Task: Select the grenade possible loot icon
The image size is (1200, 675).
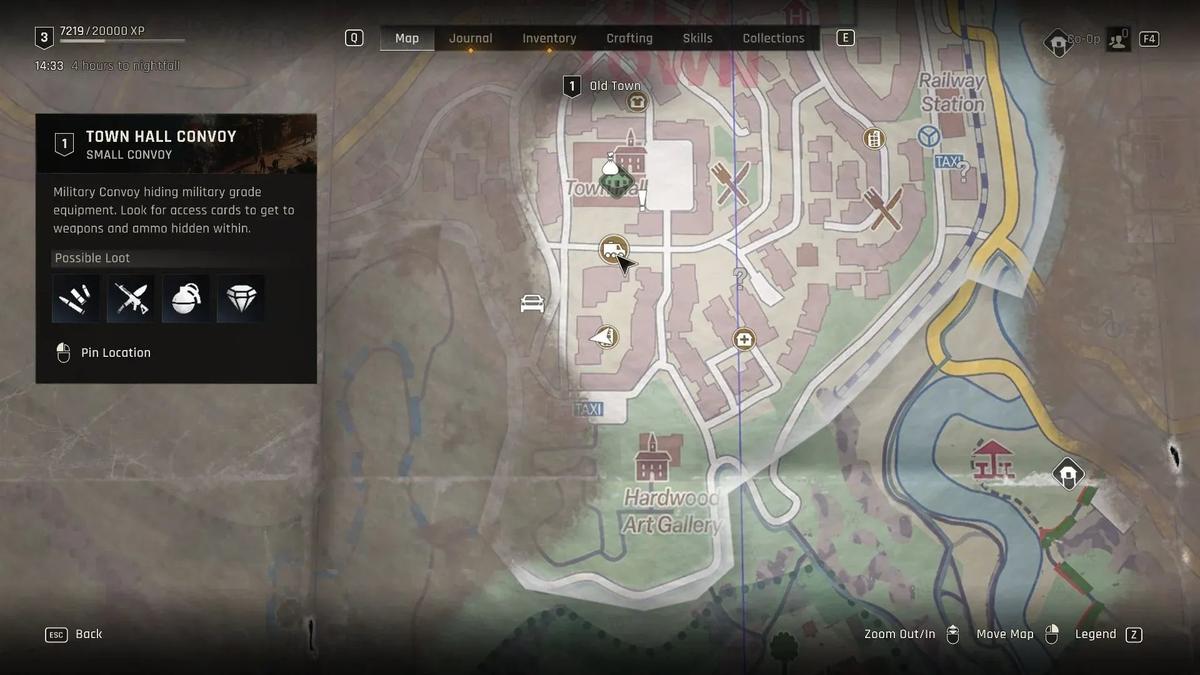Action: 187,298
